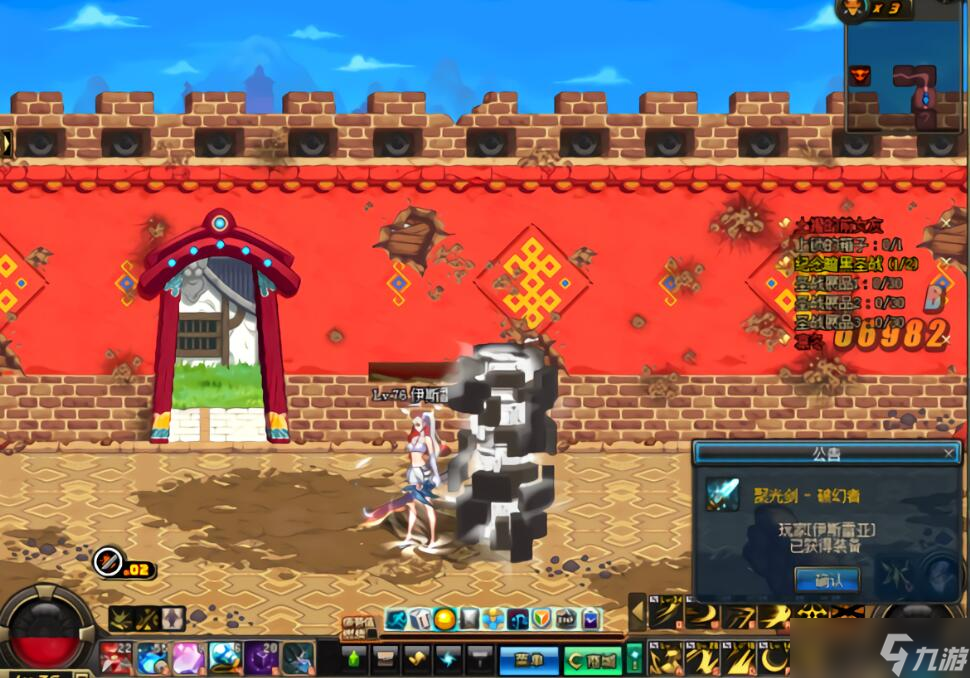Click the gold coin icon in buff bar
Viewport: 970px width, 678px height.
coord(445,620)
